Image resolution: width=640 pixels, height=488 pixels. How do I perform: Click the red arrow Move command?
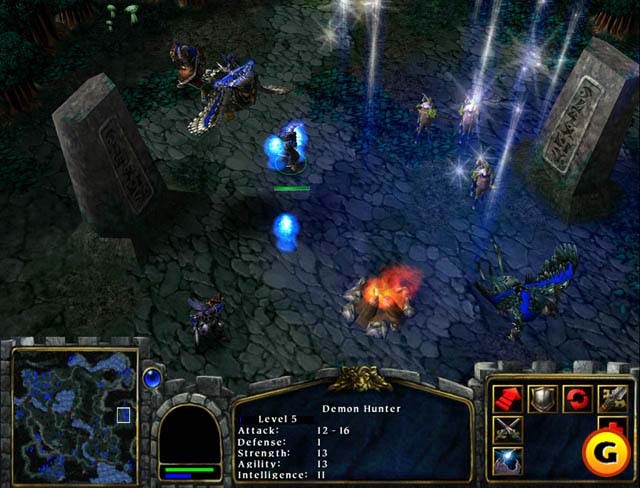[x=509, y=399]
